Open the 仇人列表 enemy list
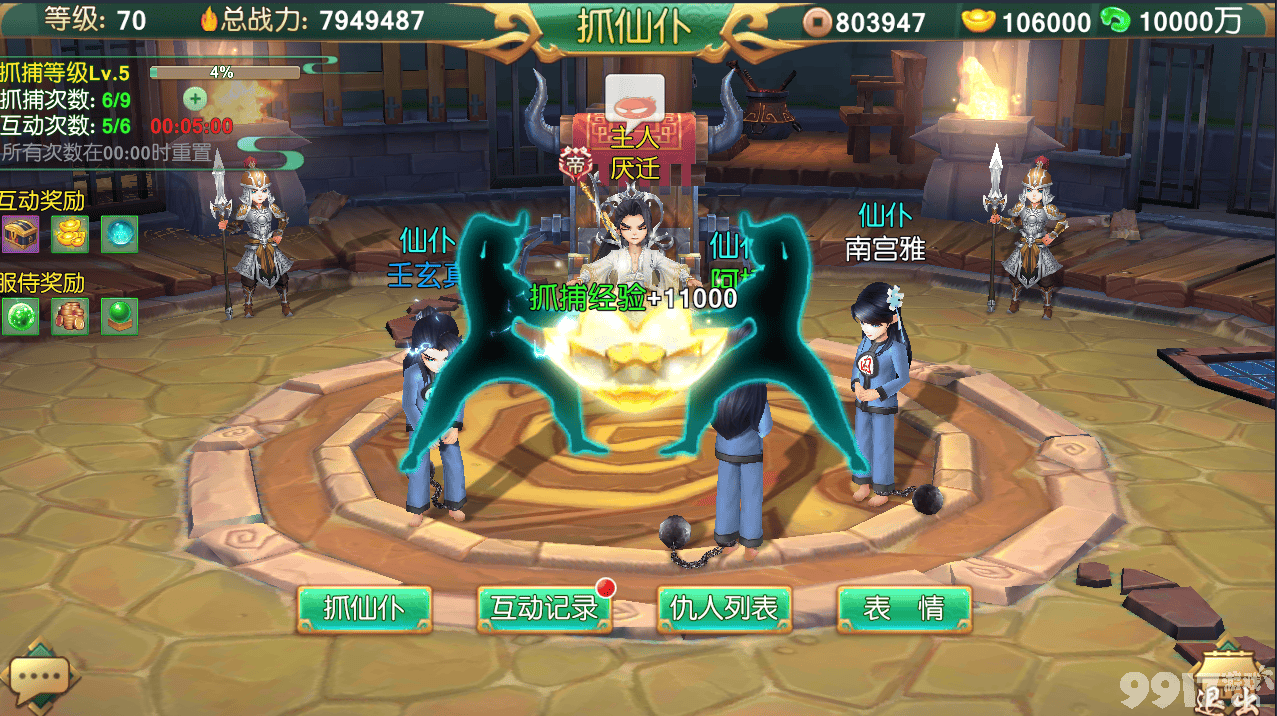1277x716 pixels. coord(724,609)
